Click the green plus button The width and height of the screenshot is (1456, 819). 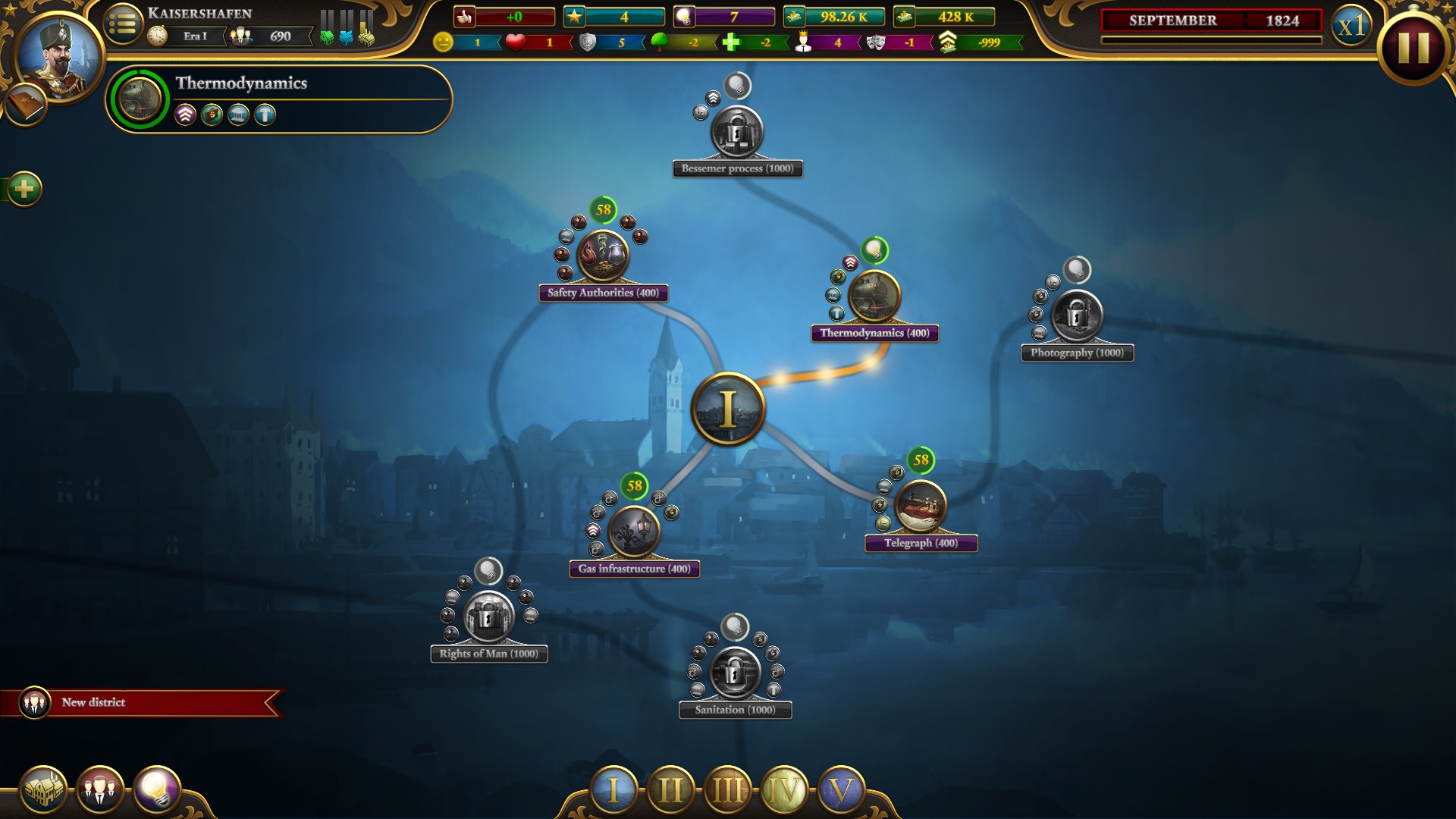pyautogui.click(x=24, y=189)
